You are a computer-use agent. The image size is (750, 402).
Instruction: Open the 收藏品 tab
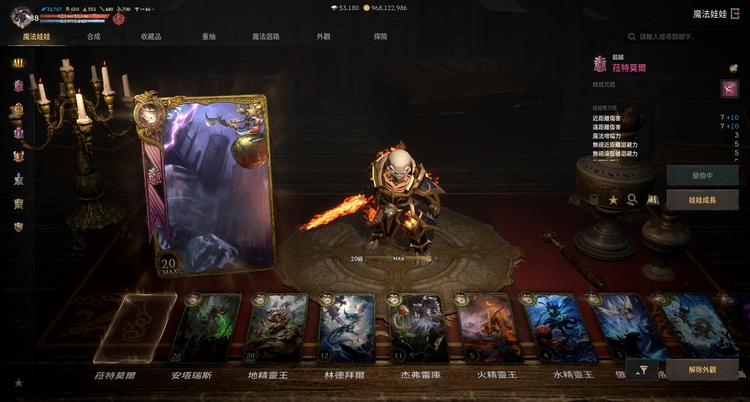pyautogui.click(x=151, y=36)
